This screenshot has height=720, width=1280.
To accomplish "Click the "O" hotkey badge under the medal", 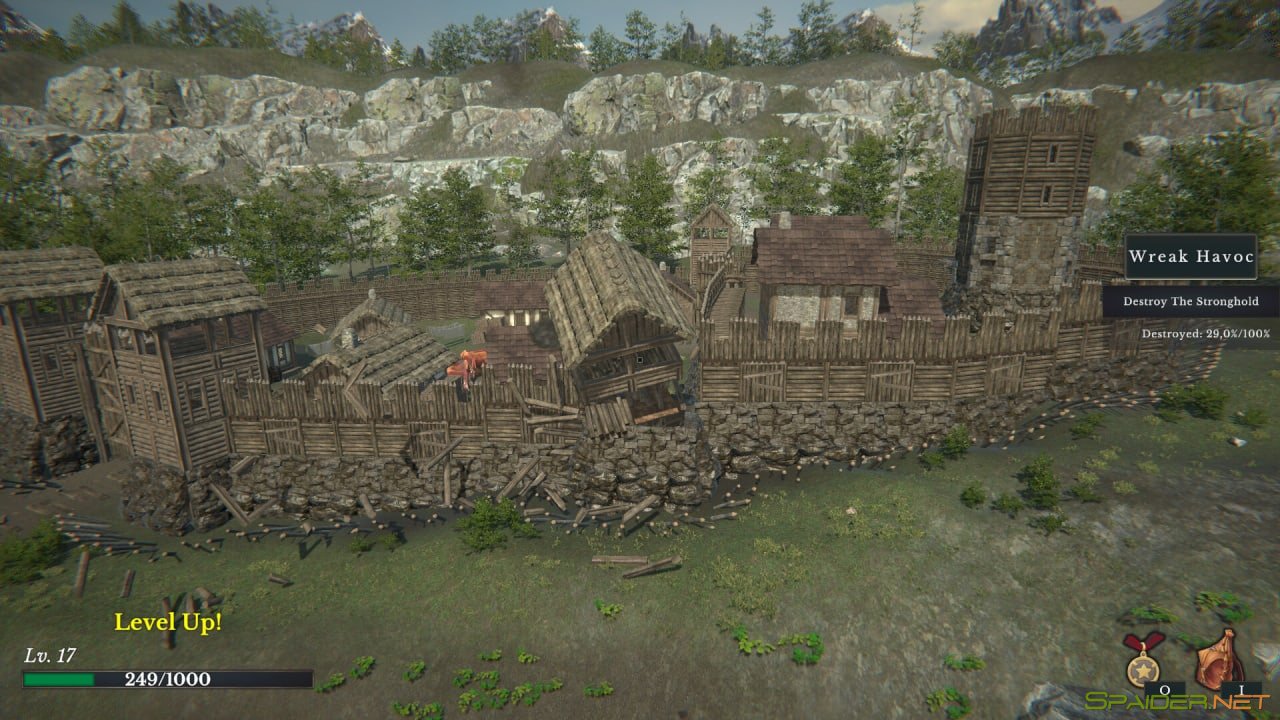I will pos(1165,688).
